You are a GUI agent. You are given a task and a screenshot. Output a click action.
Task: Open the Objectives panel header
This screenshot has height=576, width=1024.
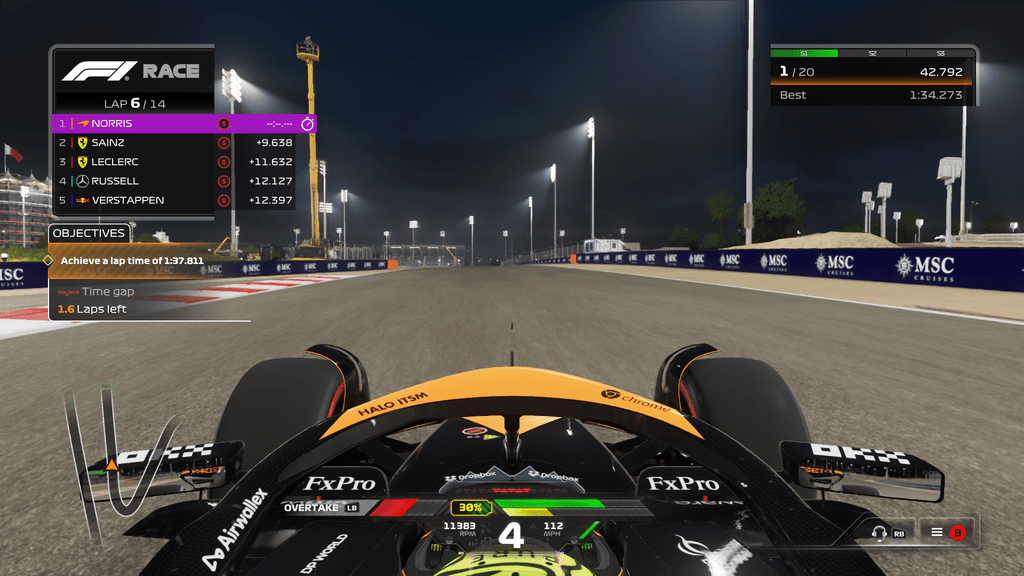click(89, 233)
